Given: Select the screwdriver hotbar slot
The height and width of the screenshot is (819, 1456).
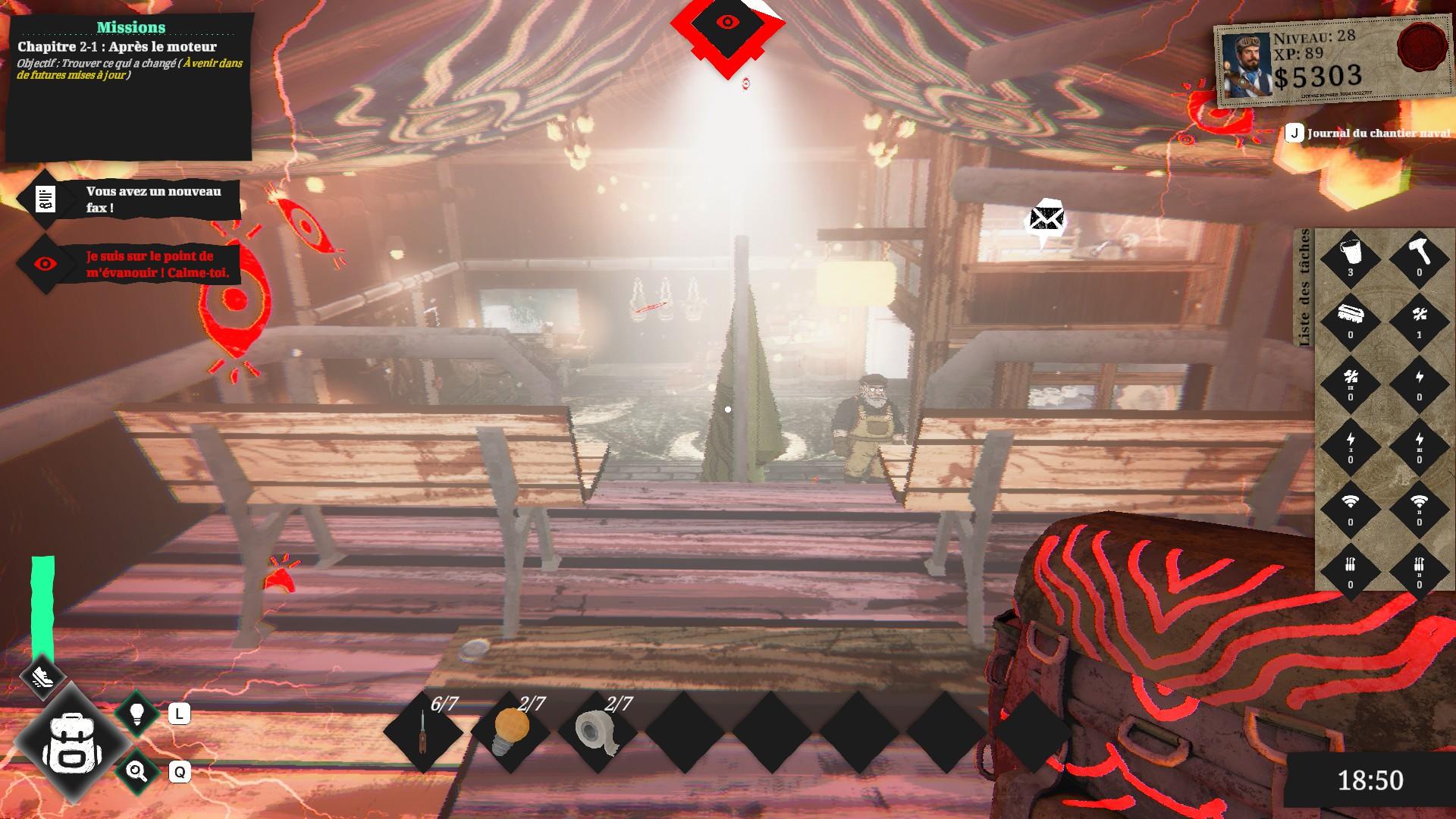Looking at the screenshot, I should pyautogui.click(x=423, y=732).
